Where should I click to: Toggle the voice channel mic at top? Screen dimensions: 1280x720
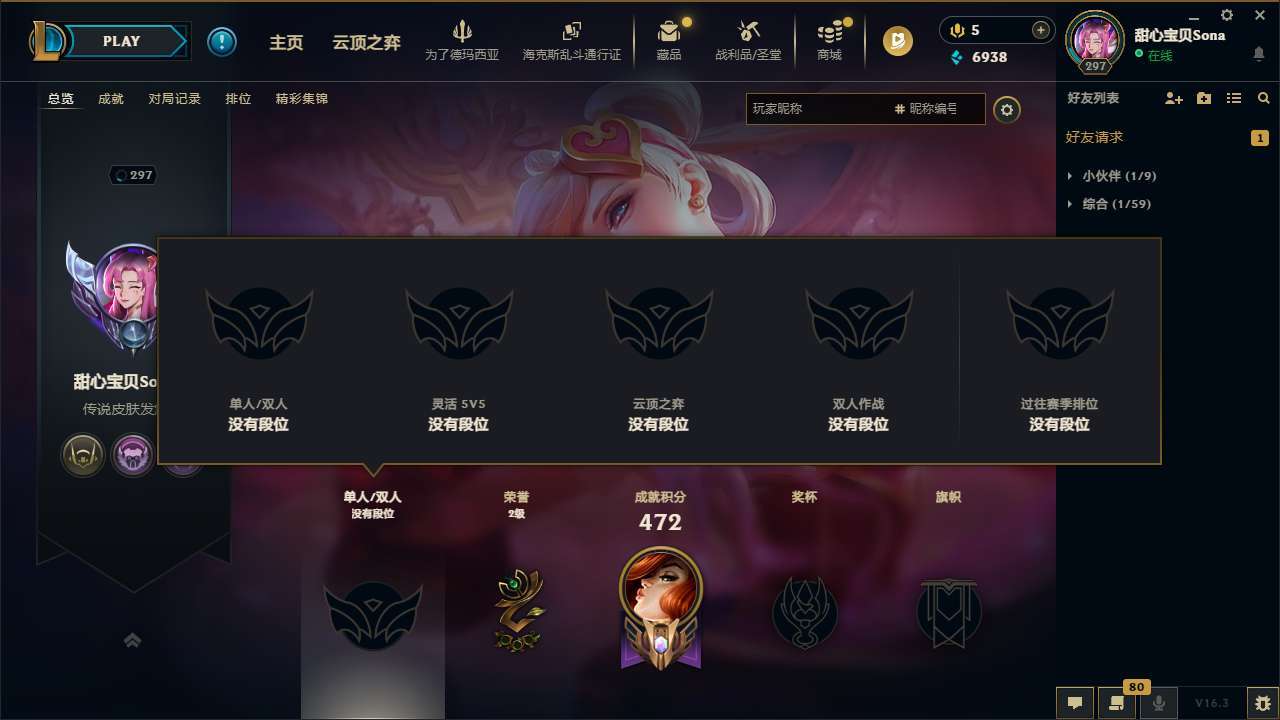(956, 30)
